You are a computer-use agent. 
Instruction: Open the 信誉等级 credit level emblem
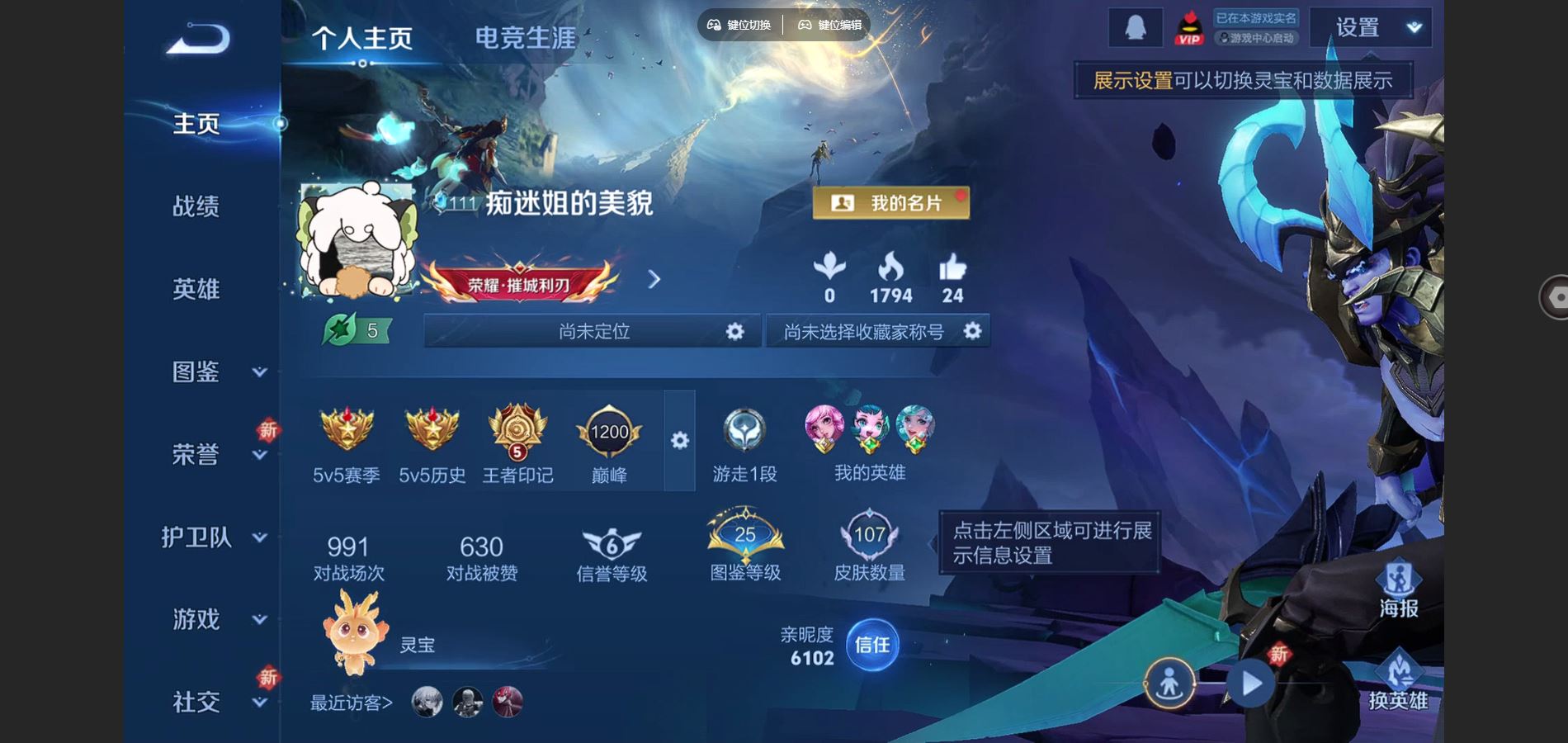click(609, 541)
